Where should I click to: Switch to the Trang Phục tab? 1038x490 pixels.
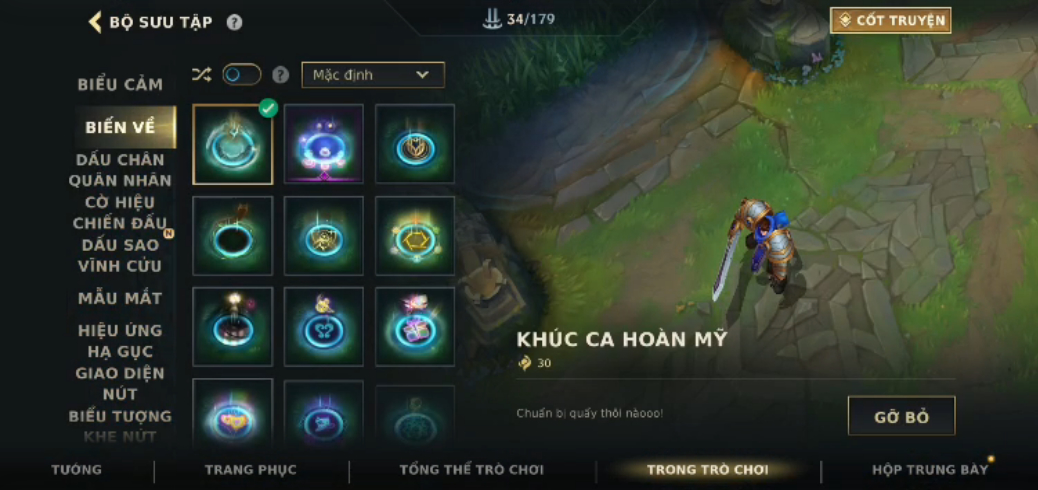point(250,470)
